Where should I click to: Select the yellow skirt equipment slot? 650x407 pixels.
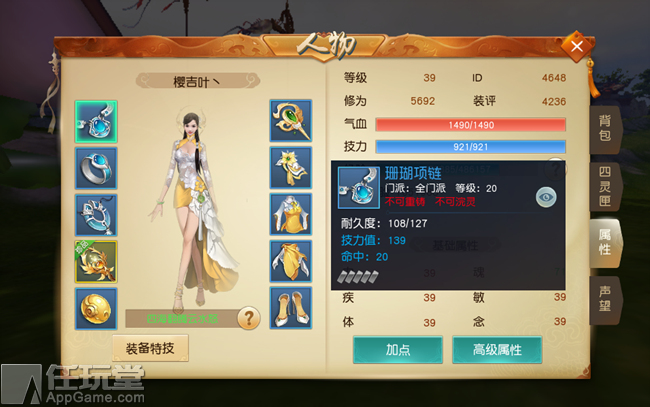pyautogui.click(x=290, y=262)
